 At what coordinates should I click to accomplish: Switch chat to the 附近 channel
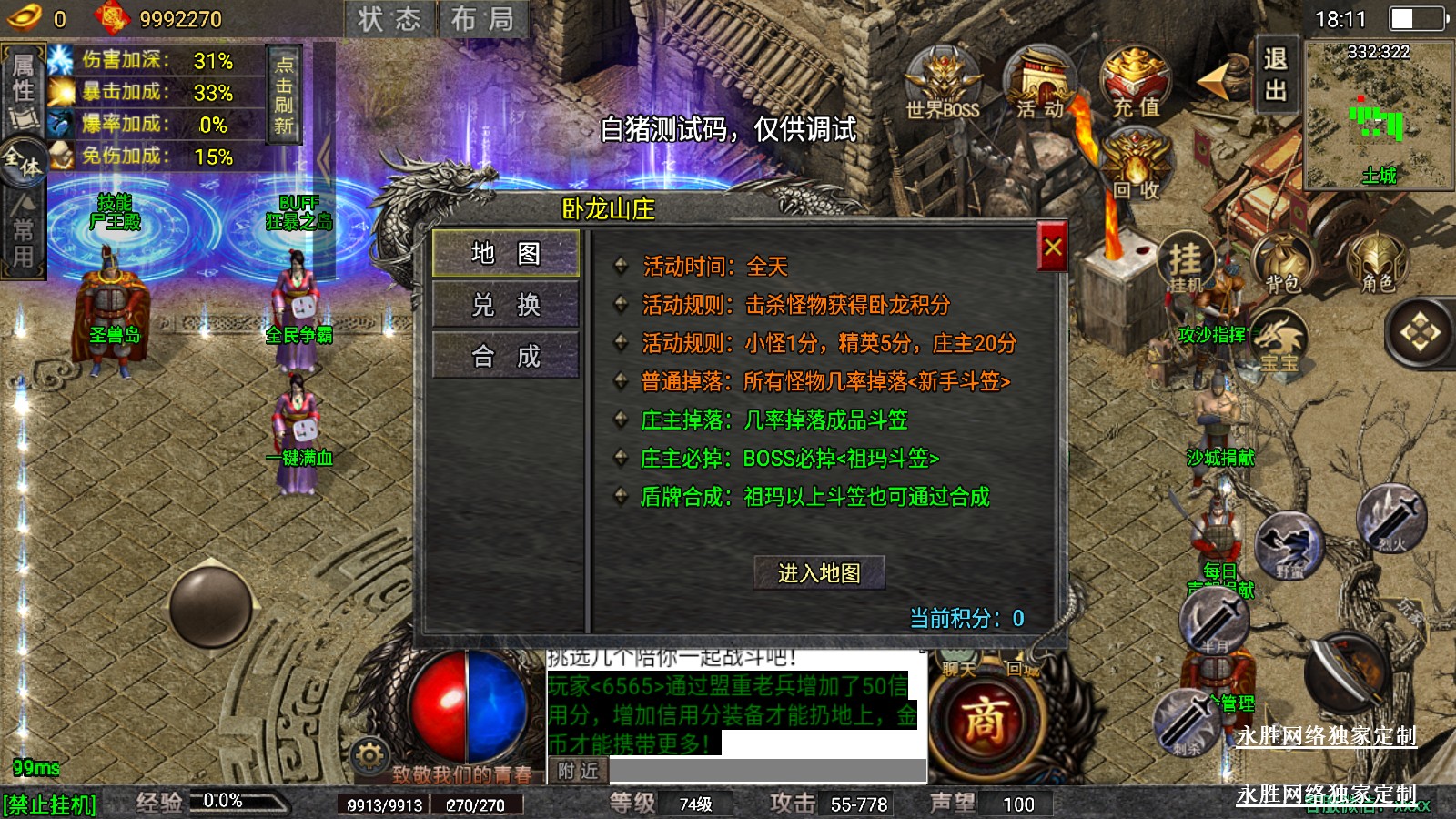click(578, 772)
